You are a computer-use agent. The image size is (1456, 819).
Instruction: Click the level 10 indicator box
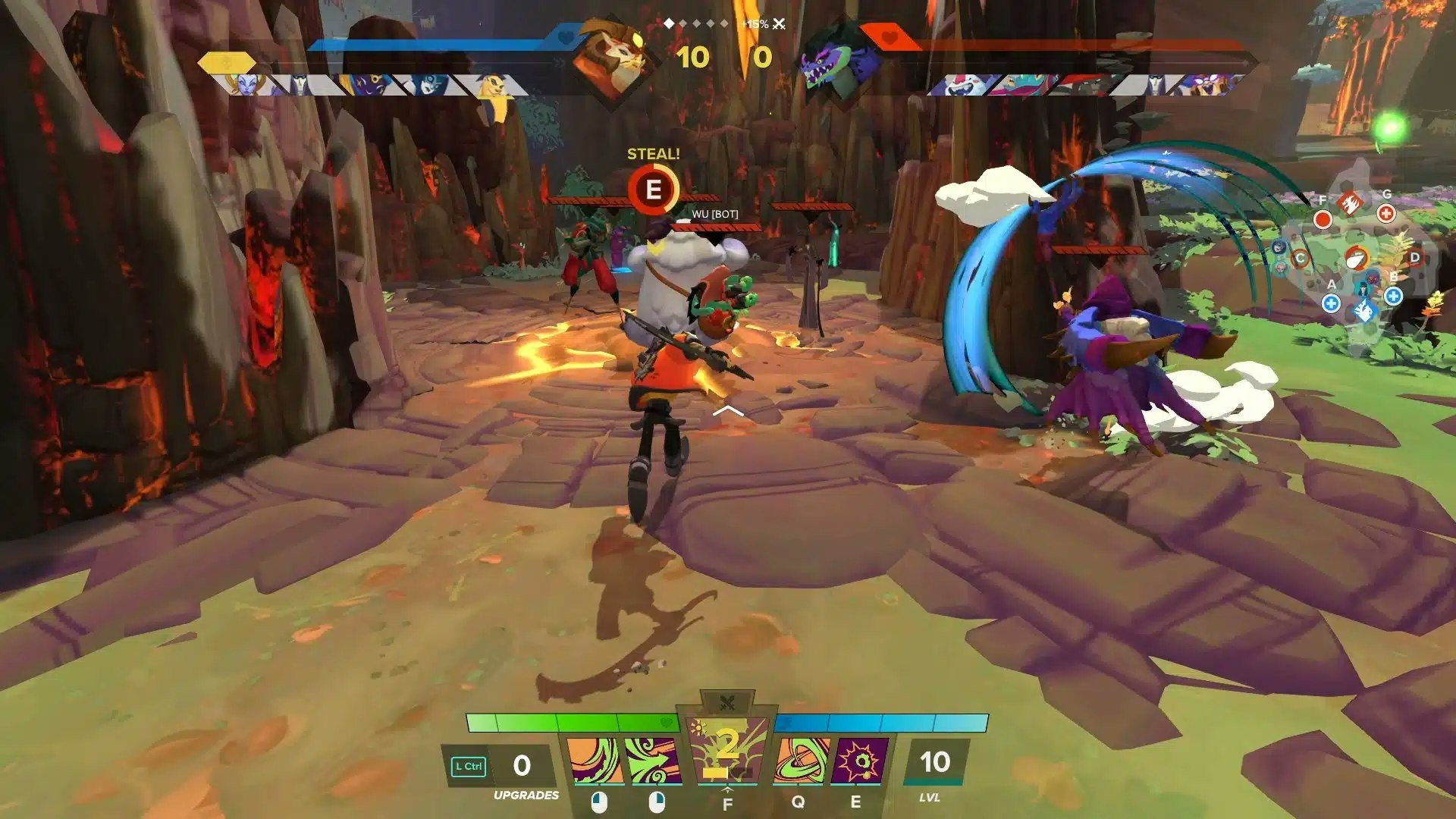(x=934, y=763)
